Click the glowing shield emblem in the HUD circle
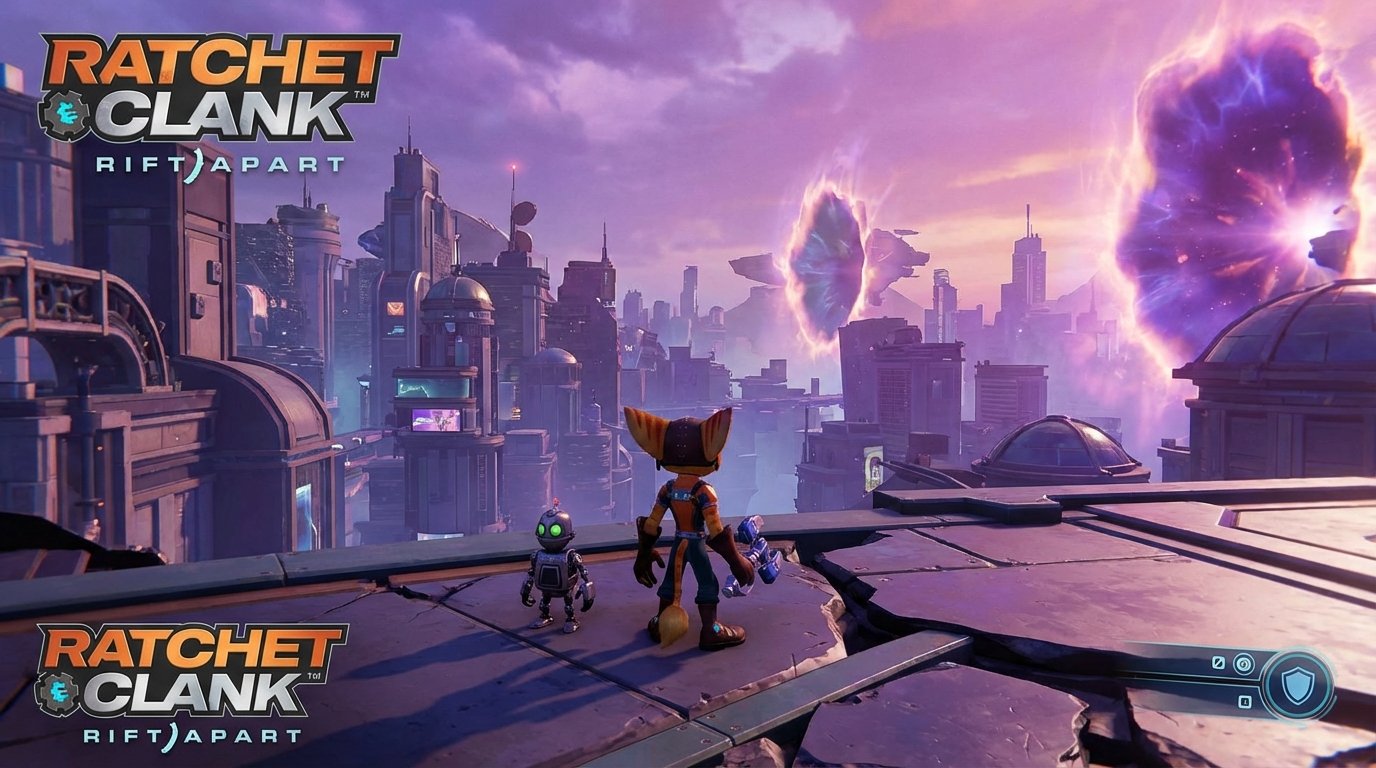 1297,685
